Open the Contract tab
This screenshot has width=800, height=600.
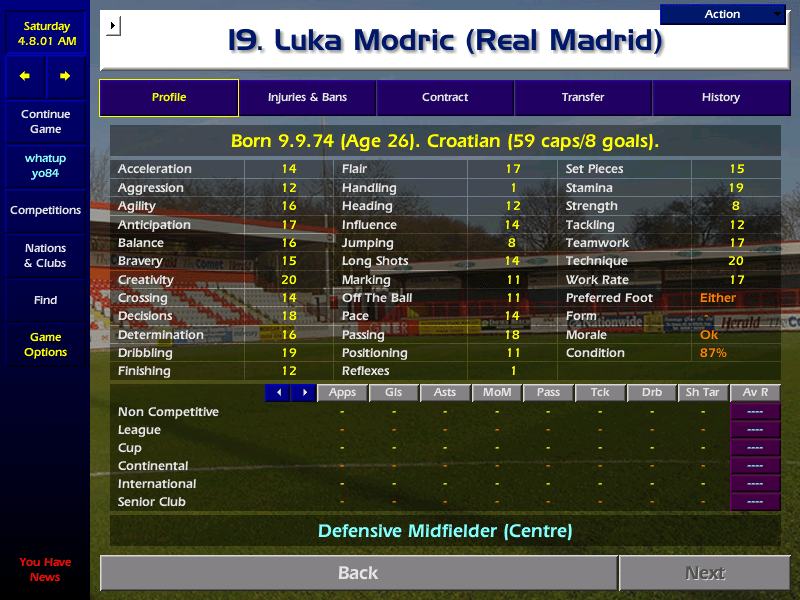[445, 98]
